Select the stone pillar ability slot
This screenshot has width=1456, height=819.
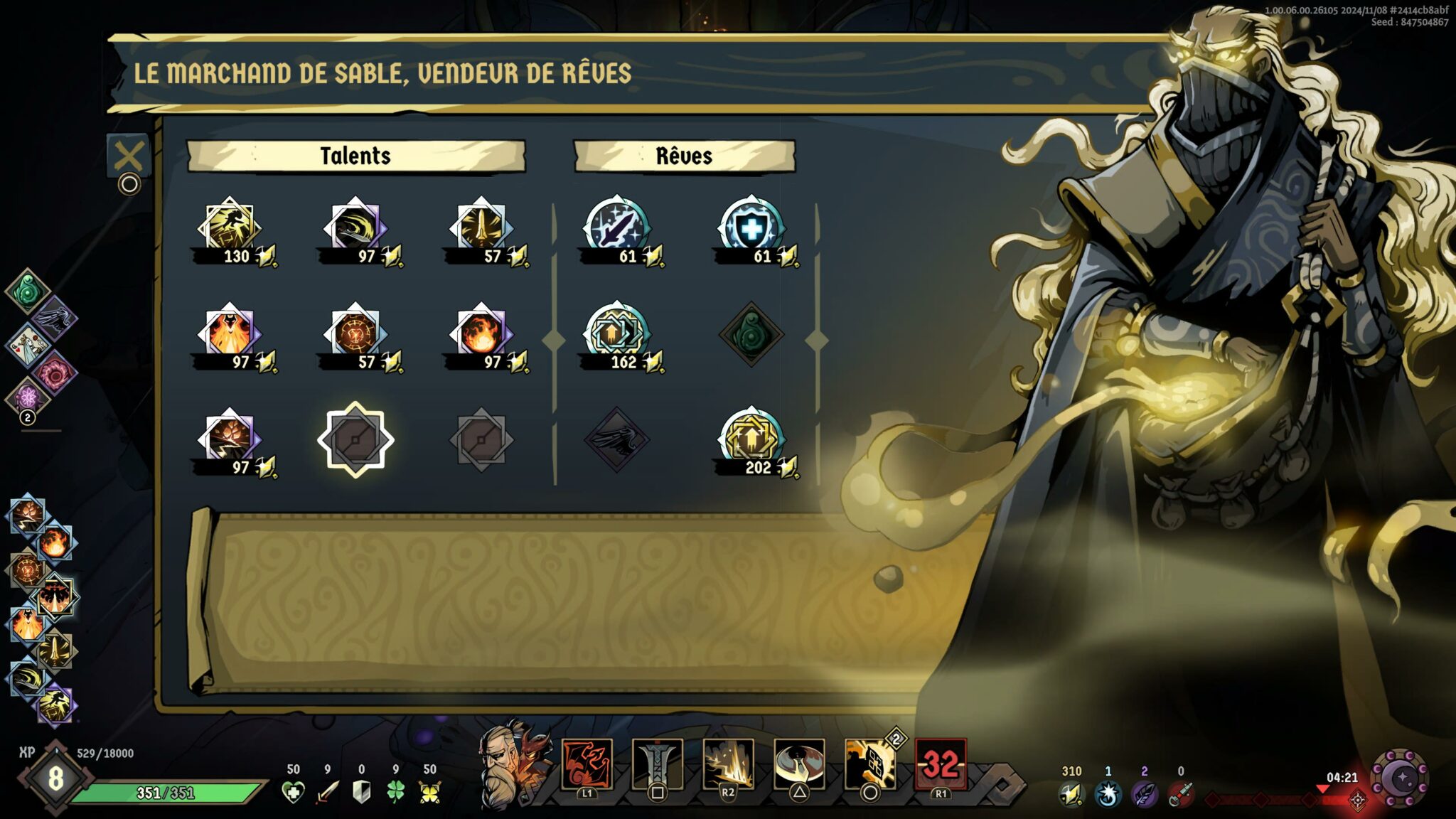[658, 765]
